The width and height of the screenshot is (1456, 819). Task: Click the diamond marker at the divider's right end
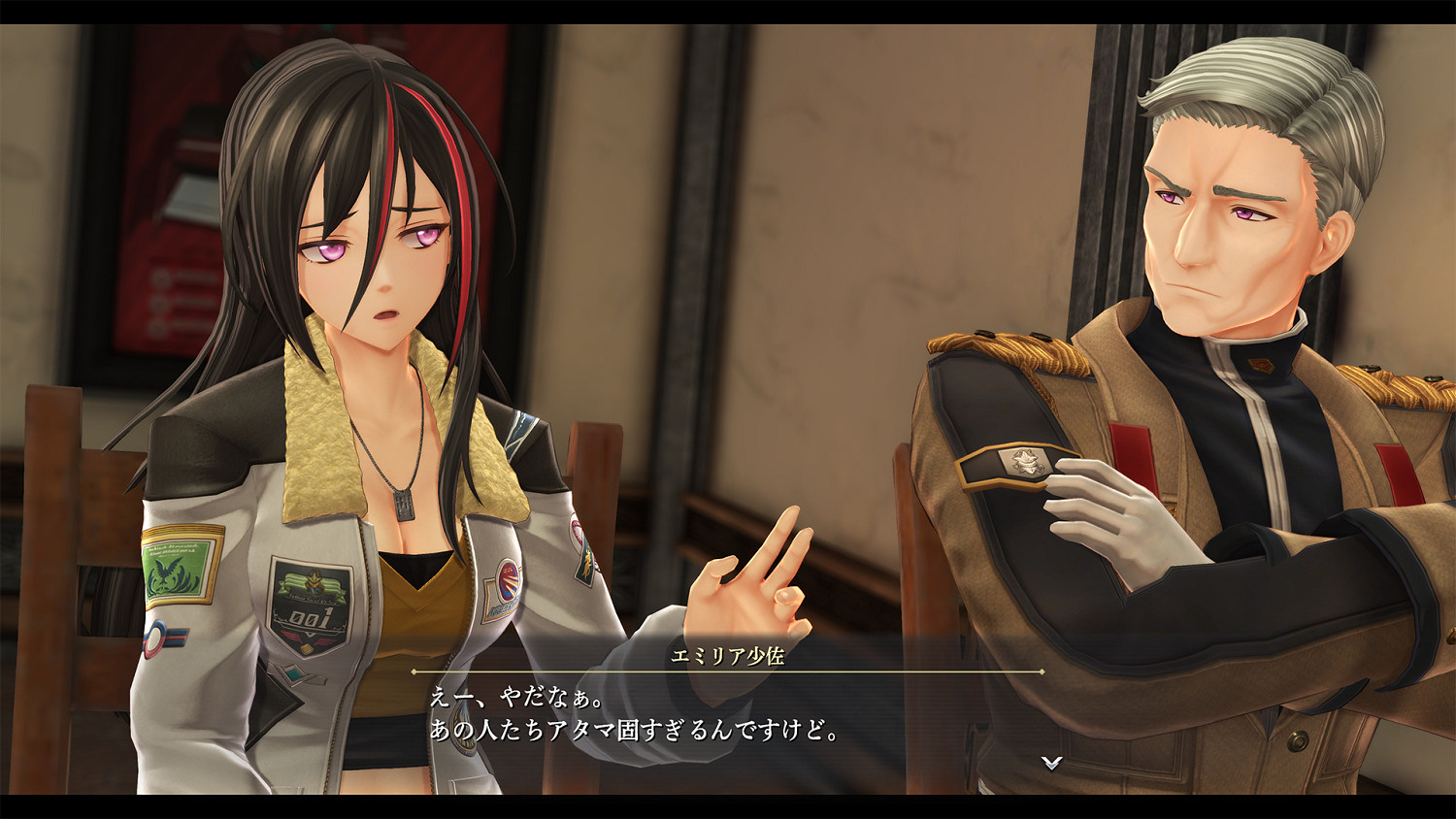(x=1042, y=672)
